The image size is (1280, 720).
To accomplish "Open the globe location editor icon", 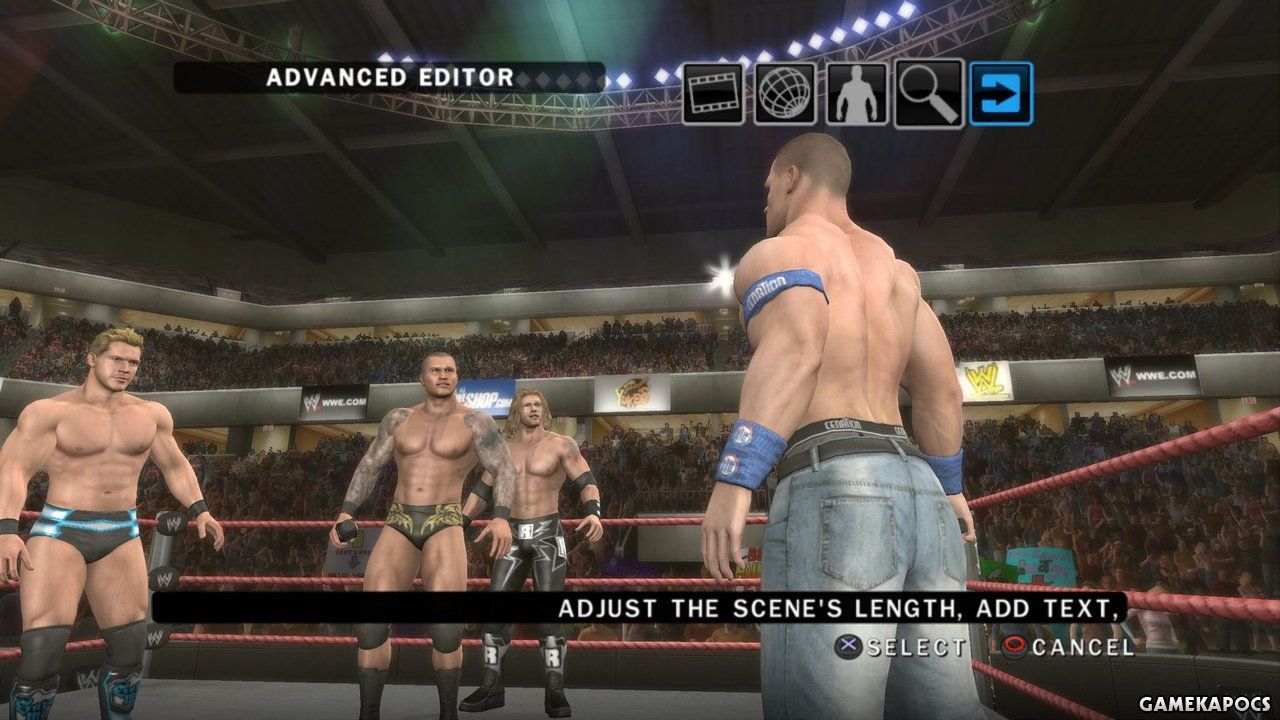I will click(785, 94).
